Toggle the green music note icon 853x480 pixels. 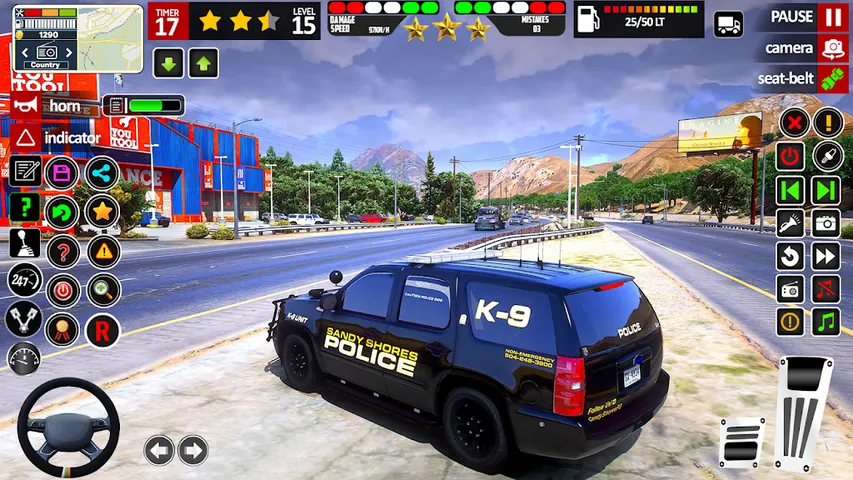pyautogui.click(x=825, y=322)
